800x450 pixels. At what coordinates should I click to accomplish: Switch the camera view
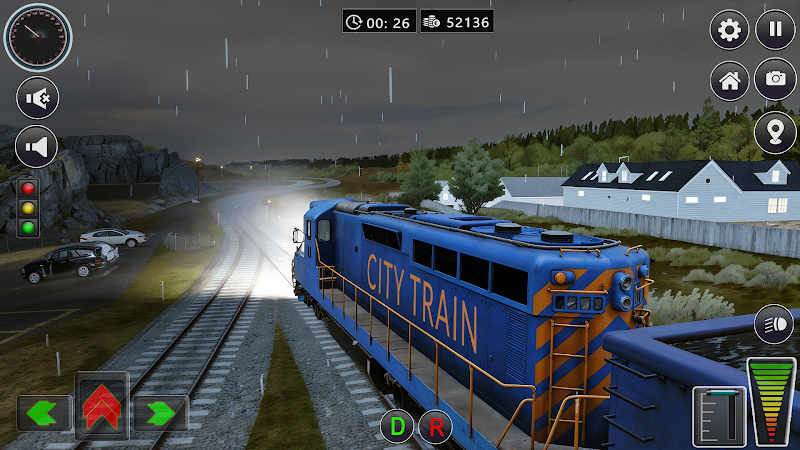tap(775, 80)
